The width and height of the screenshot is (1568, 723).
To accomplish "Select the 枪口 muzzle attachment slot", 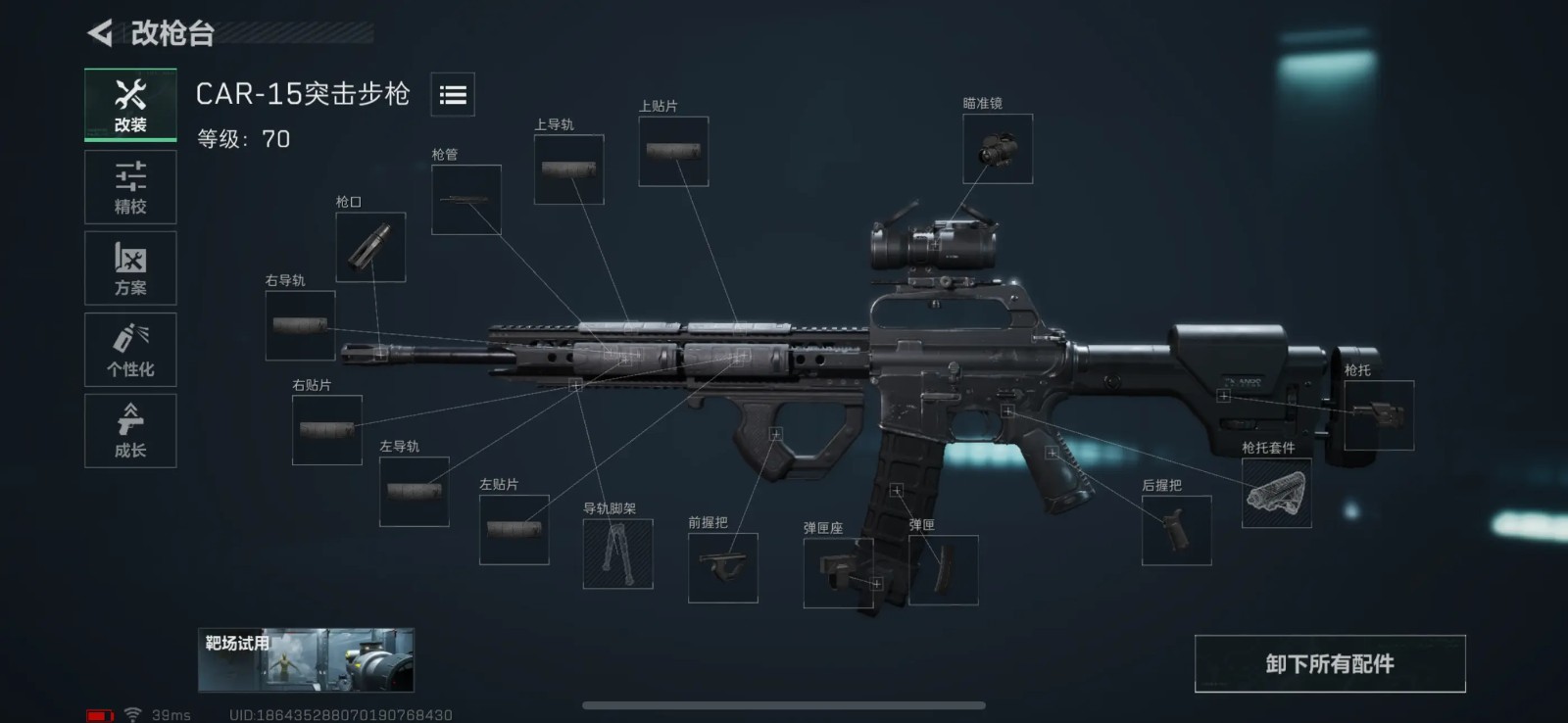I will point(370,247).
